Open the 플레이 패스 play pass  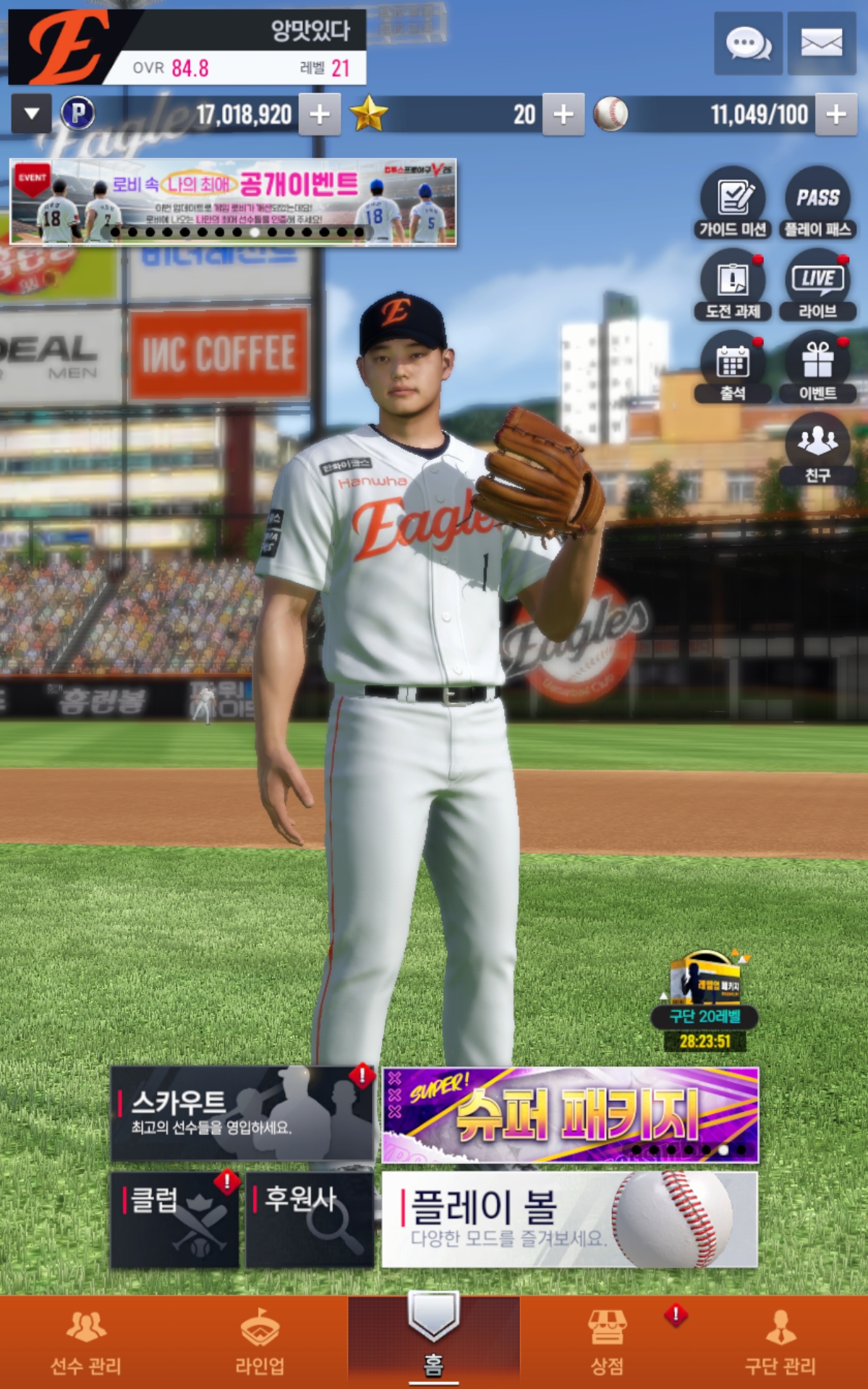pyautogui.click(x=818, y=203)
